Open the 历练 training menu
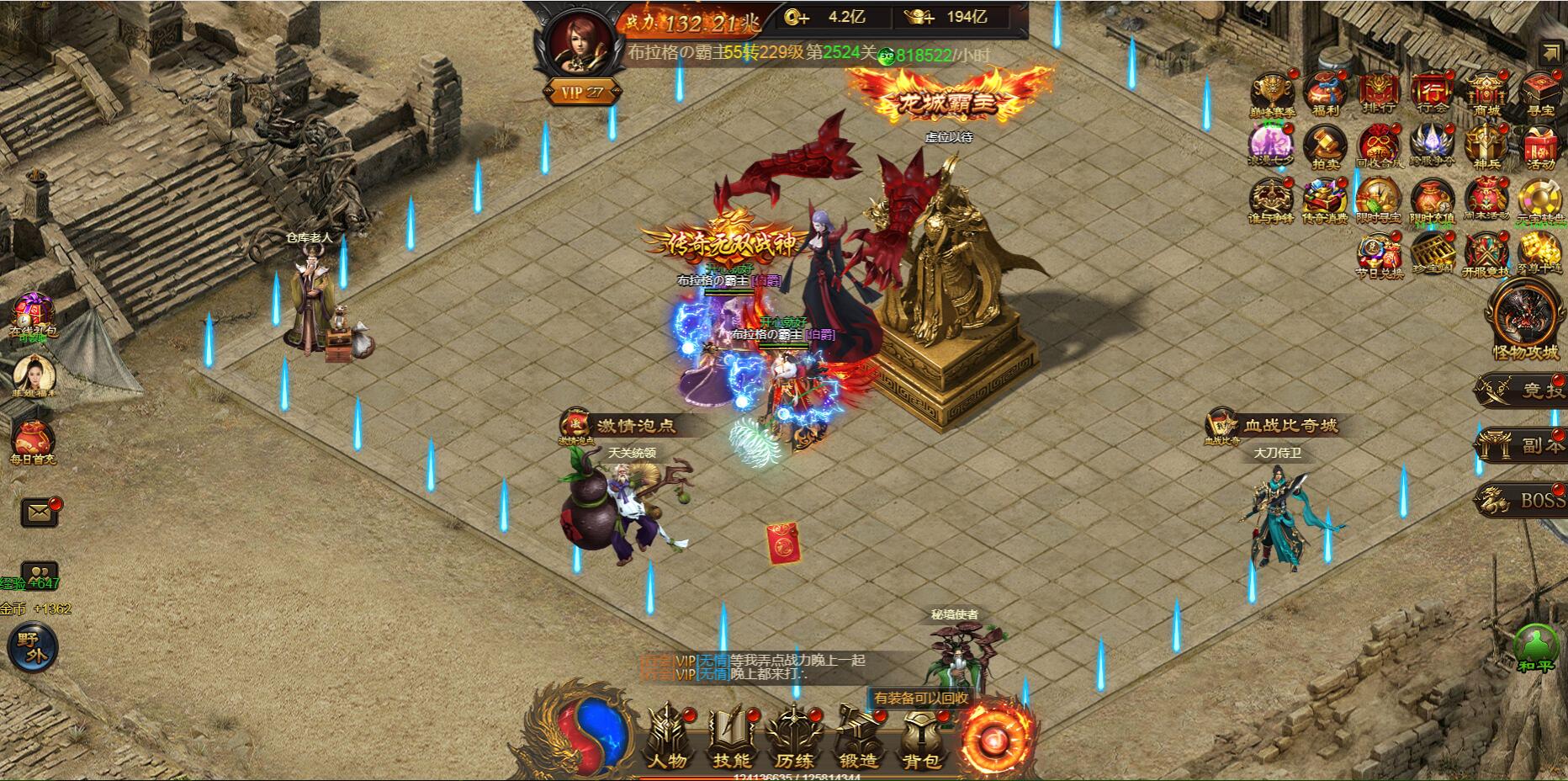Viewport: 1568px width, 781px height. (x=794, y=738)
